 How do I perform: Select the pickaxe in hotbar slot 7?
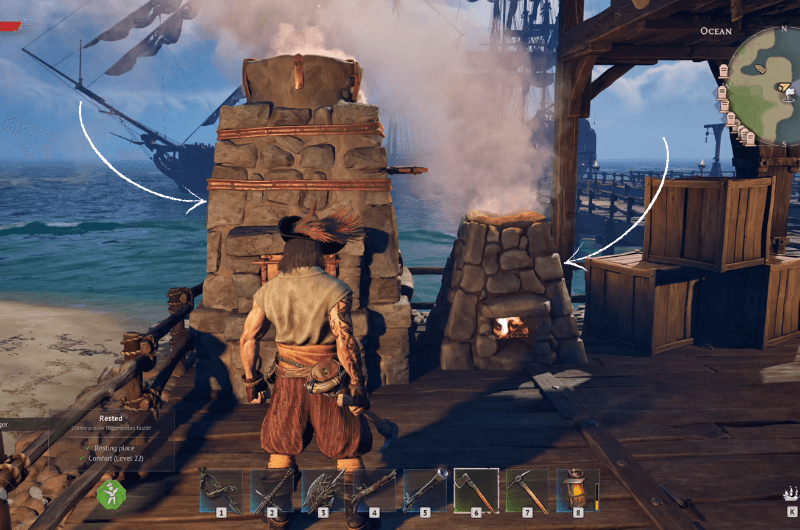[527, 491]
